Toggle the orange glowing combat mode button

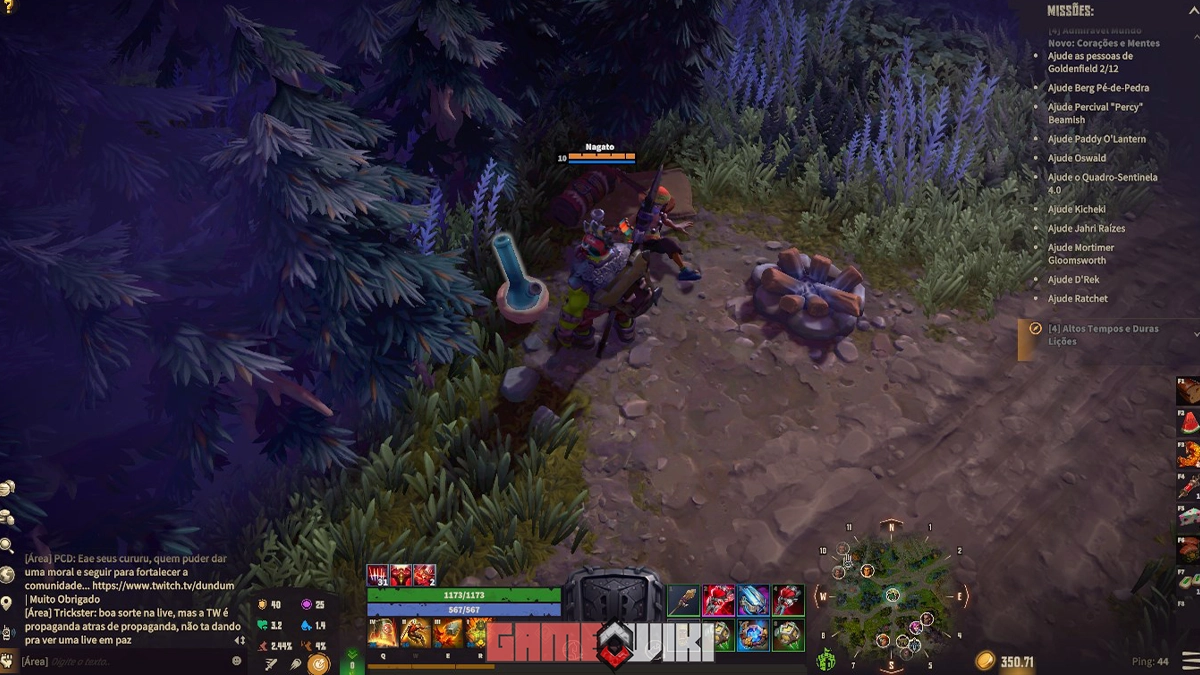318,662
